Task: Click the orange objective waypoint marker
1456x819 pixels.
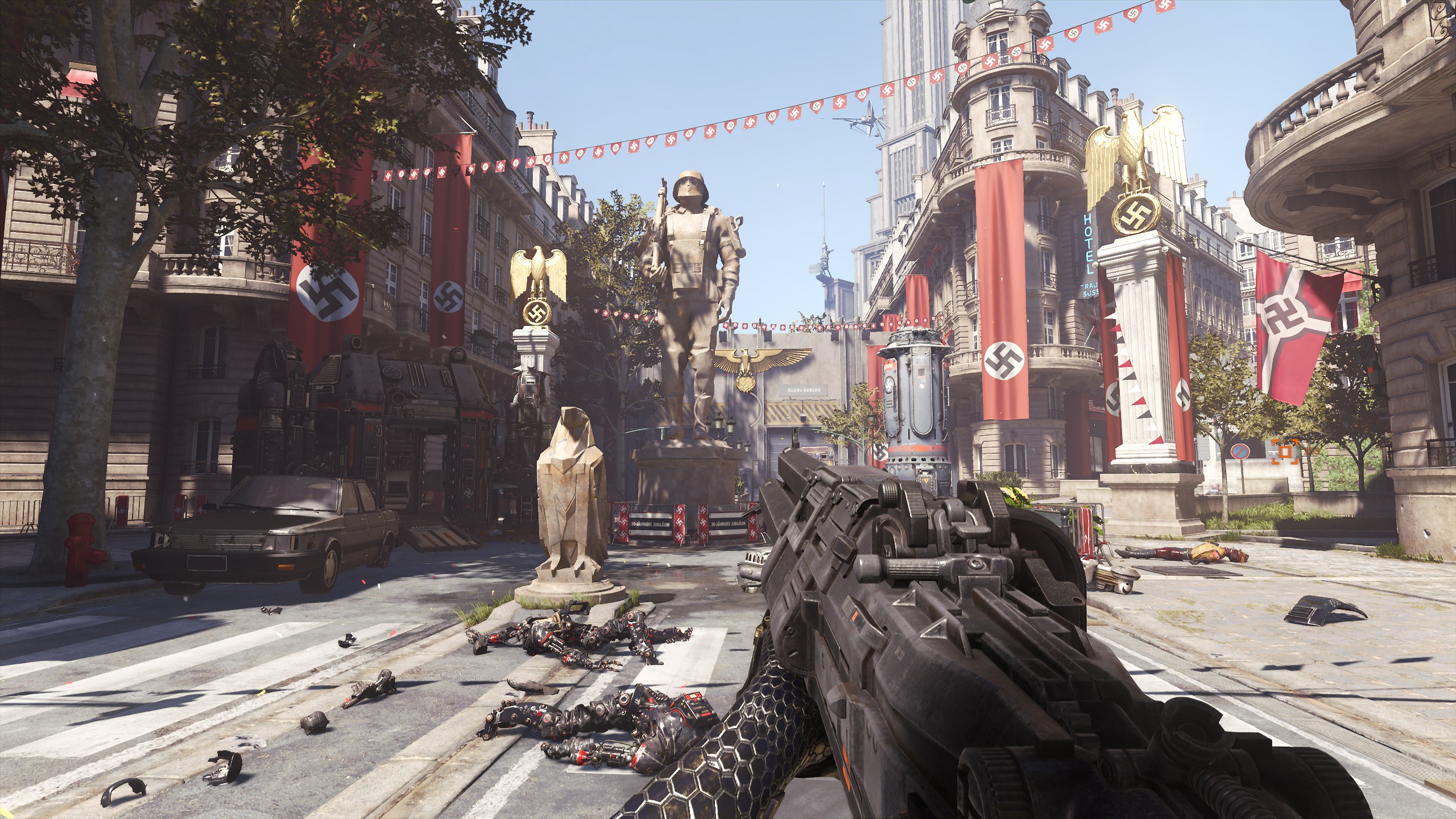Action: [x=1284, y=452]
